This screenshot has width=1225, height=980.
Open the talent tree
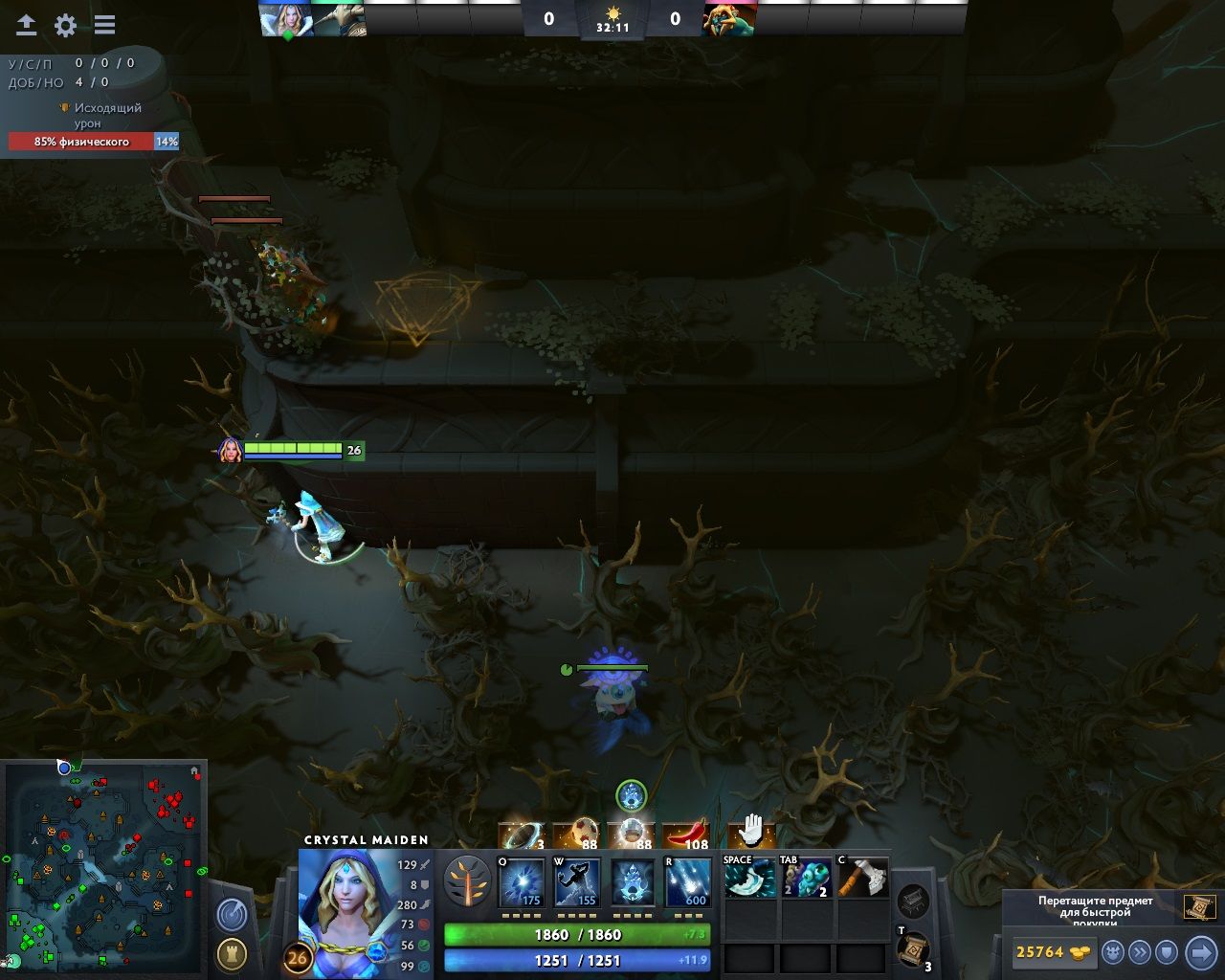(x=467, y=881)
